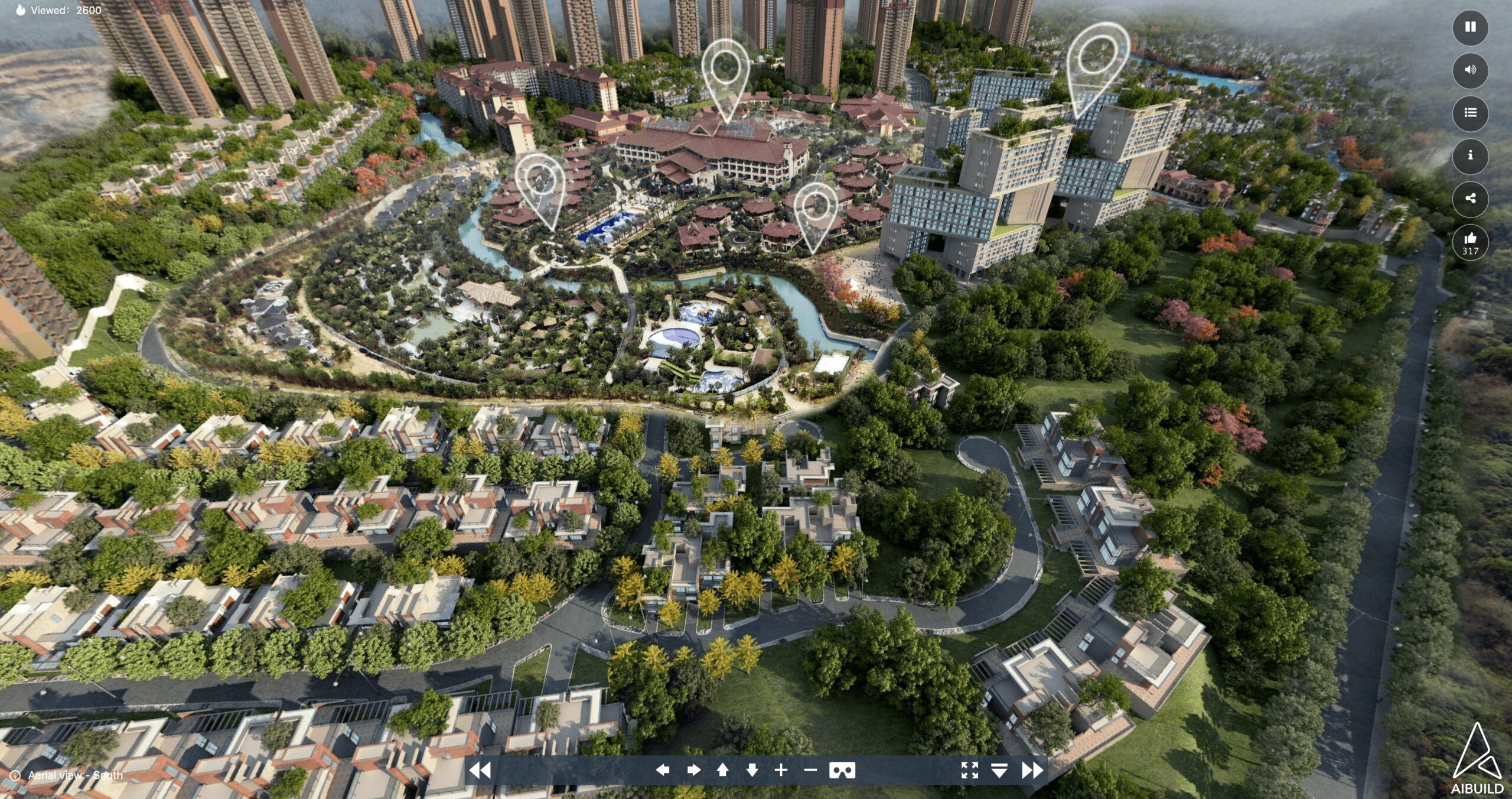Image resolution: width=1512 pixels, height=799 pixels.
Task: Skip to next scene with fast-forward arrows
Action: click(x=1032, y=770)
